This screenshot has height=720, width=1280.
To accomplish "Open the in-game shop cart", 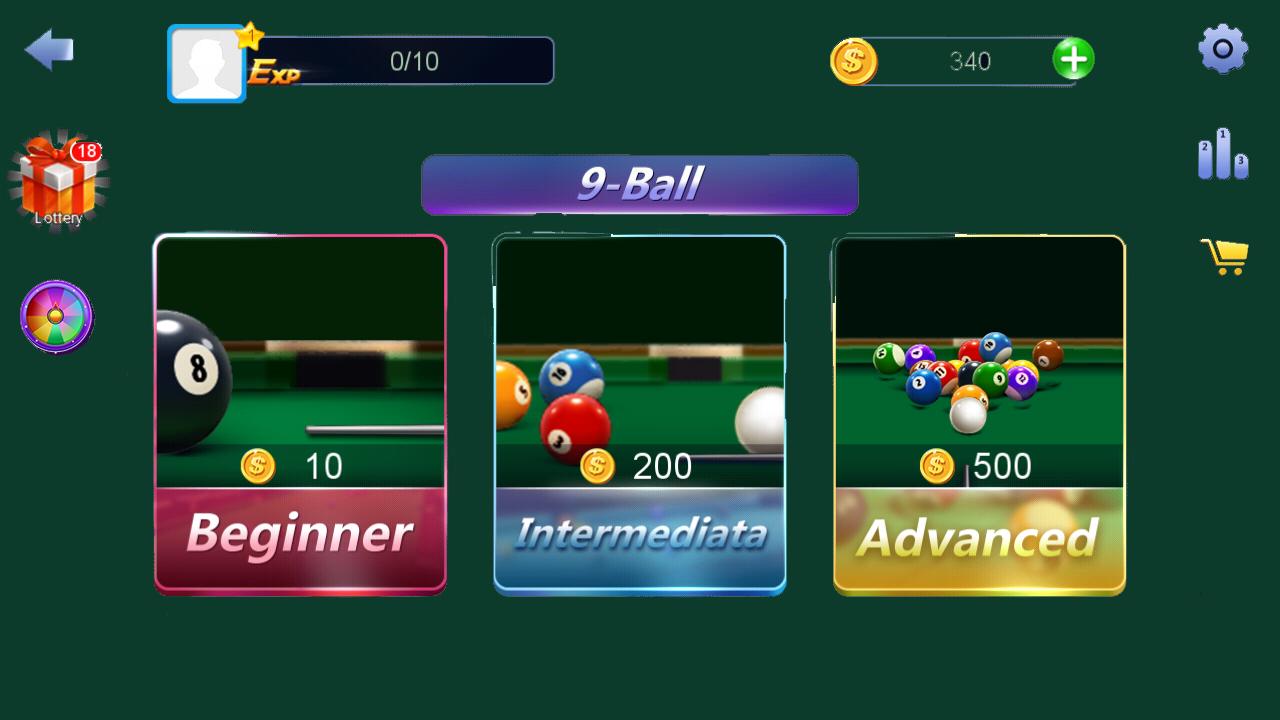I will (x=1222, y=255).
